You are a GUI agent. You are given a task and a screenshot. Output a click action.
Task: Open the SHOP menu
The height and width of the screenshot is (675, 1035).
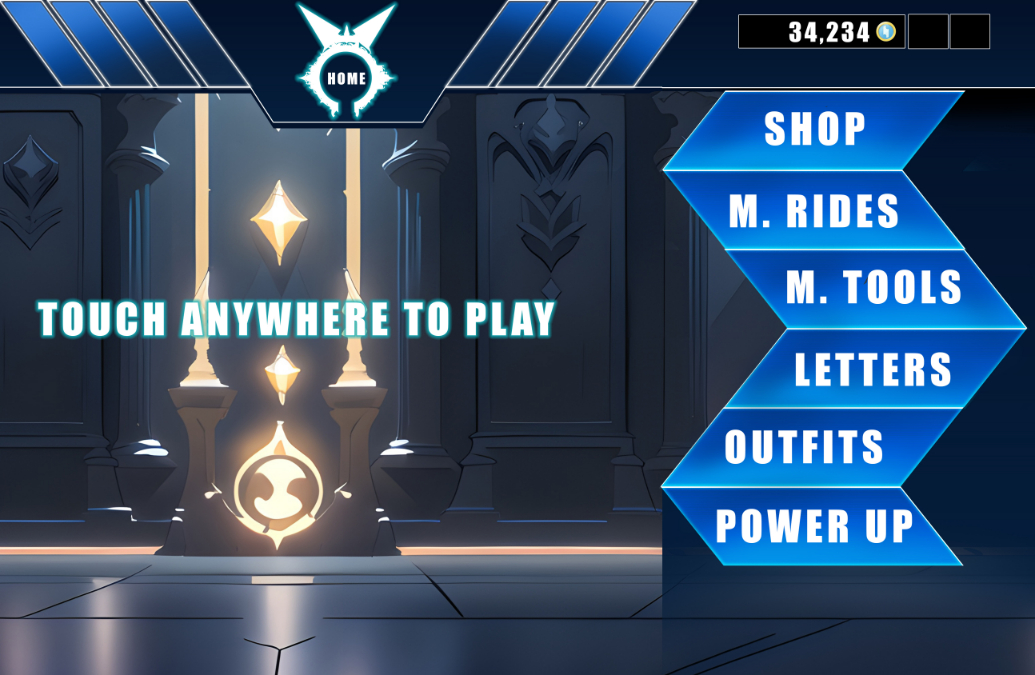(814, 130)
